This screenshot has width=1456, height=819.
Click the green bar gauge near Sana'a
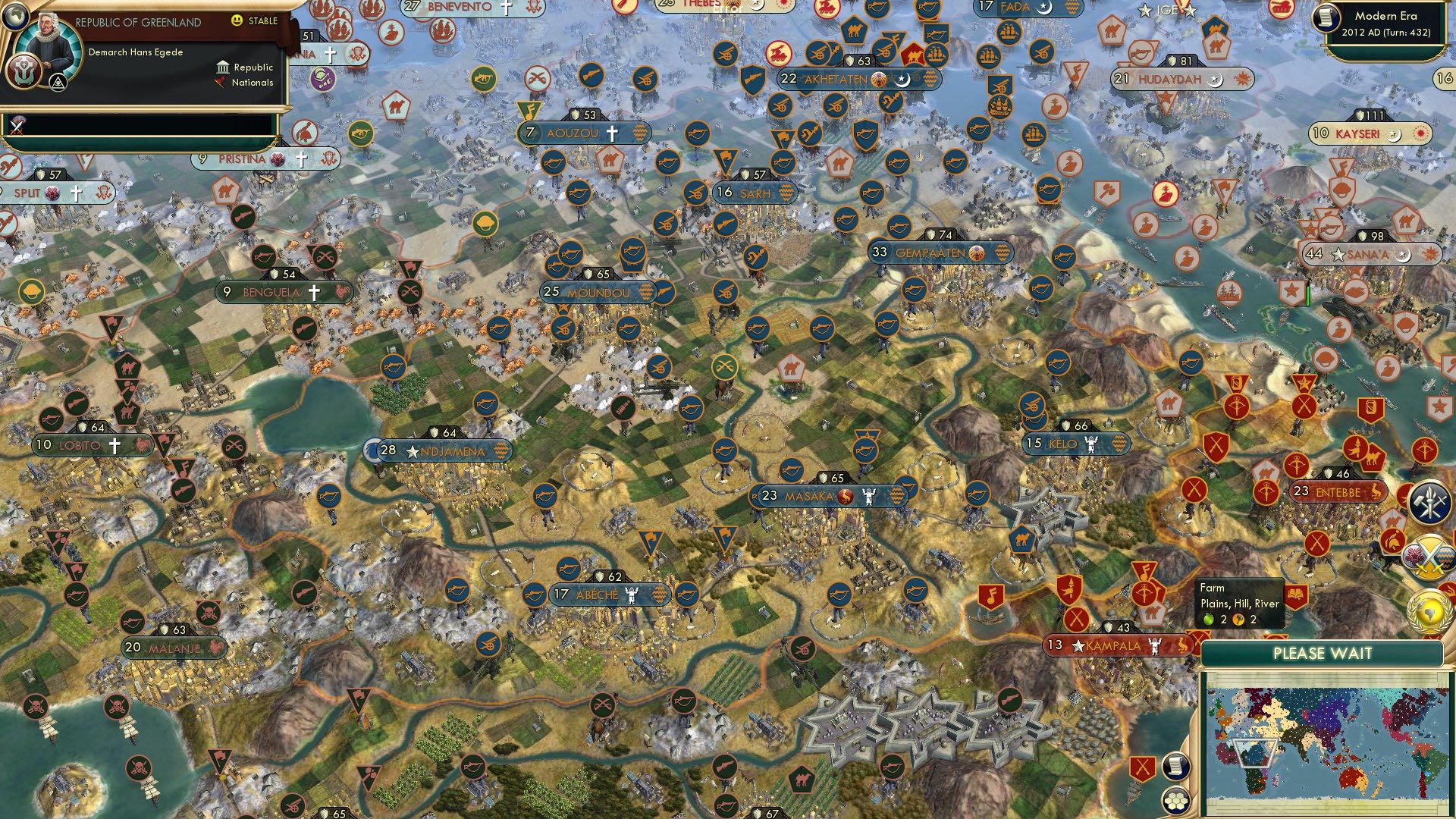tap(1308, 293)
